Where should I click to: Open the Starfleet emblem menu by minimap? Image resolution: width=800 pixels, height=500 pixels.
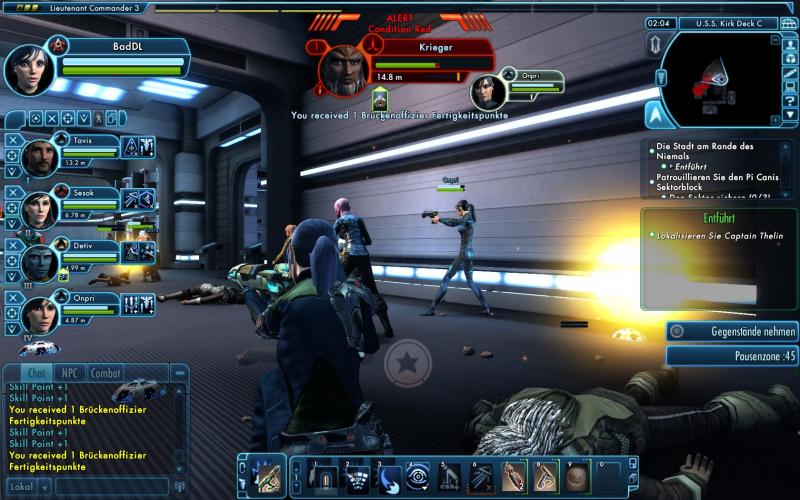click(x=656, y=113)
